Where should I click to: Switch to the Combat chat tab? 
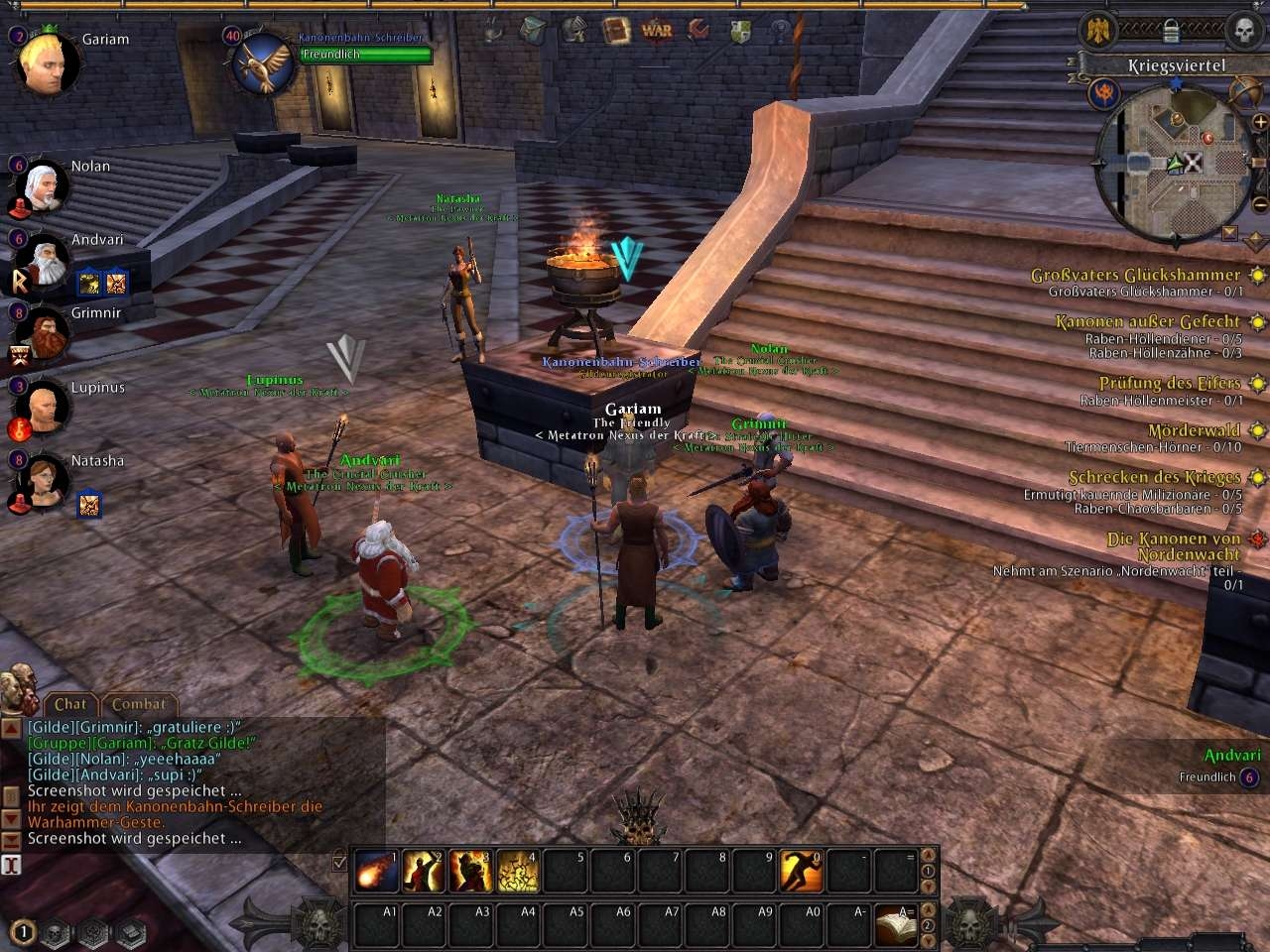pyautogui.click(x=139, y=704)
